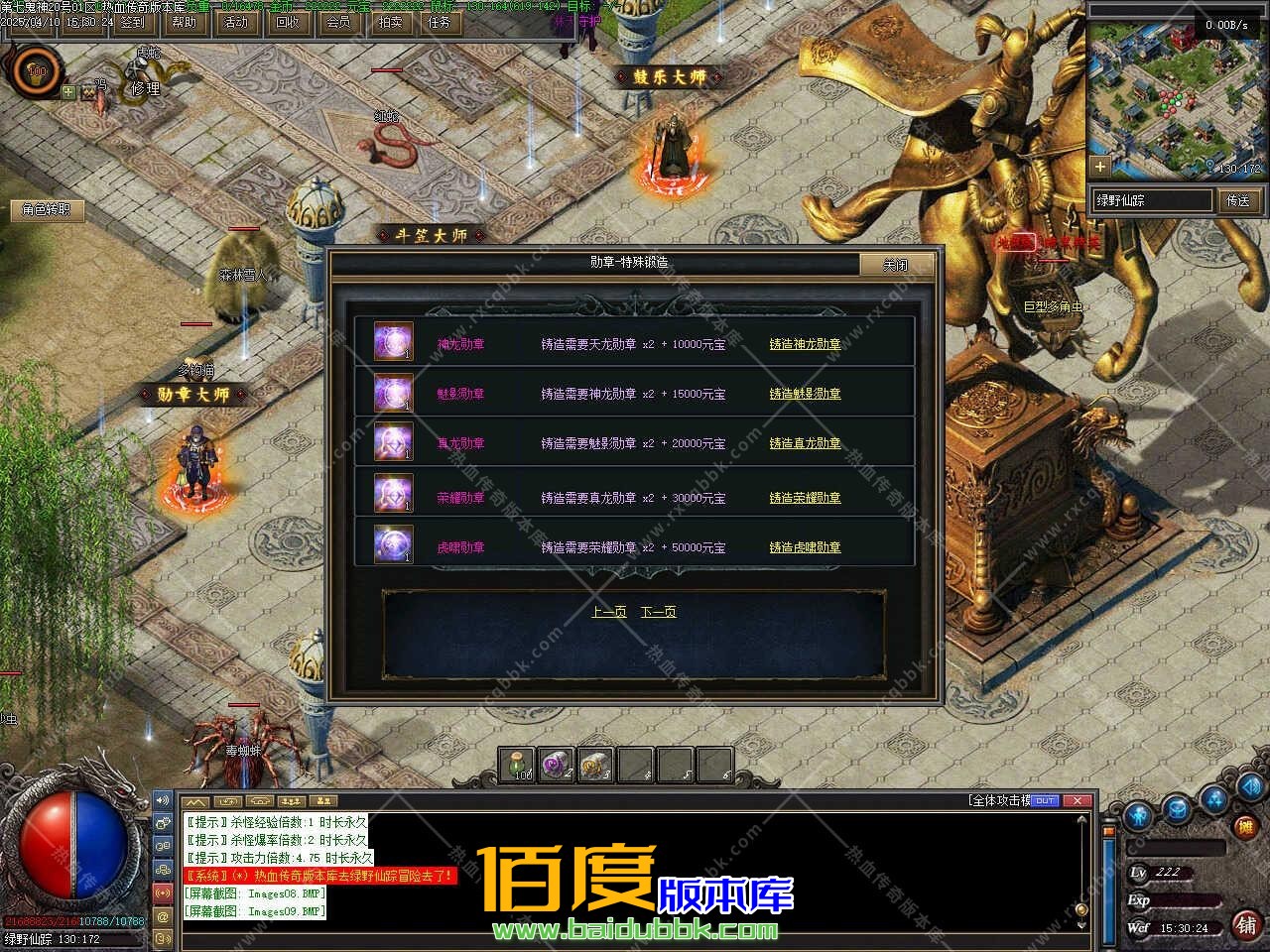Click 下一页 to view next page
1270x952 pixels.
(x=659, y=612)
